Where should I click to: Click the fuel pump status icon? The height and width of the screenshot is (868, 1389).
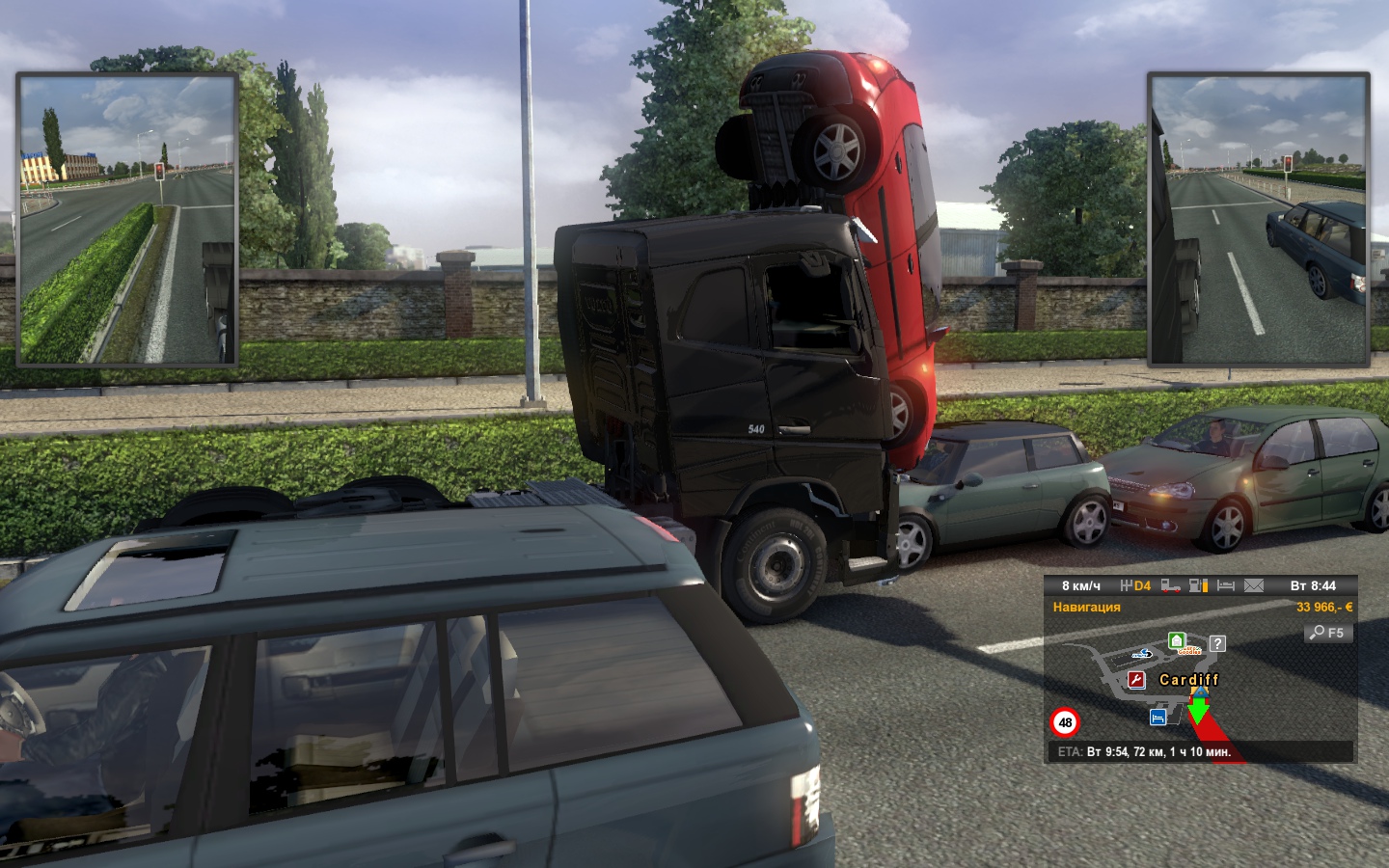click(1198, 585)
